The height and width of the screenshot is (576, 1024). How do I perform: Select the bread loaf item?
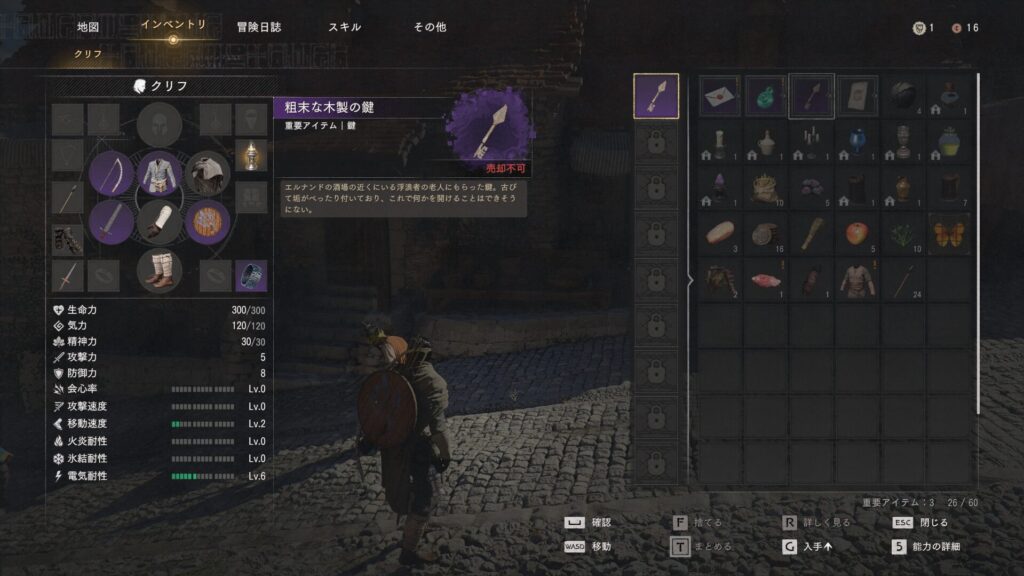pos(720,234)
